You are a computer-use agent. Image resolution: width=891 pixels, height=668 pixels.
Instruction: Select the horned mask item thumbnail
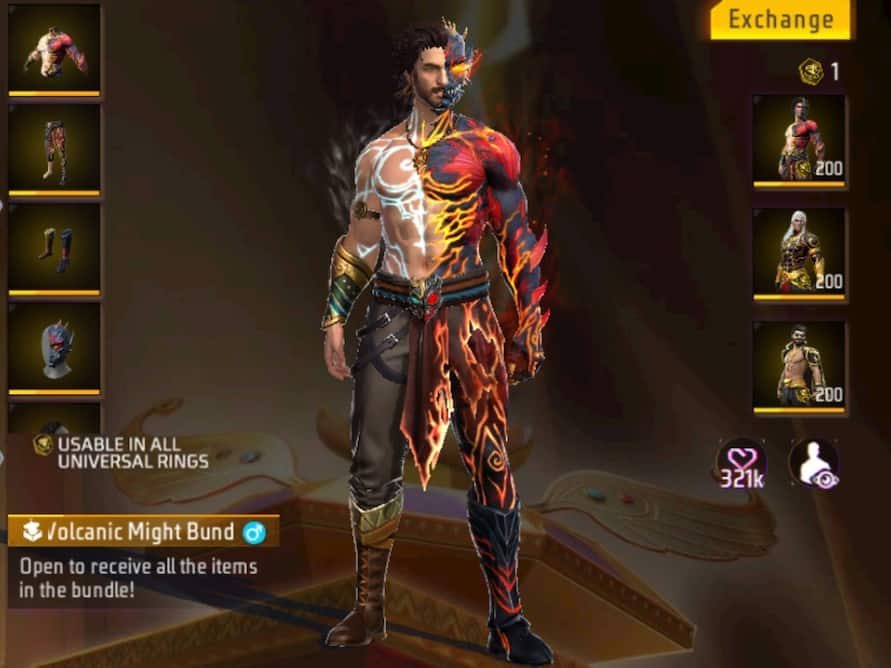[54, 347]
